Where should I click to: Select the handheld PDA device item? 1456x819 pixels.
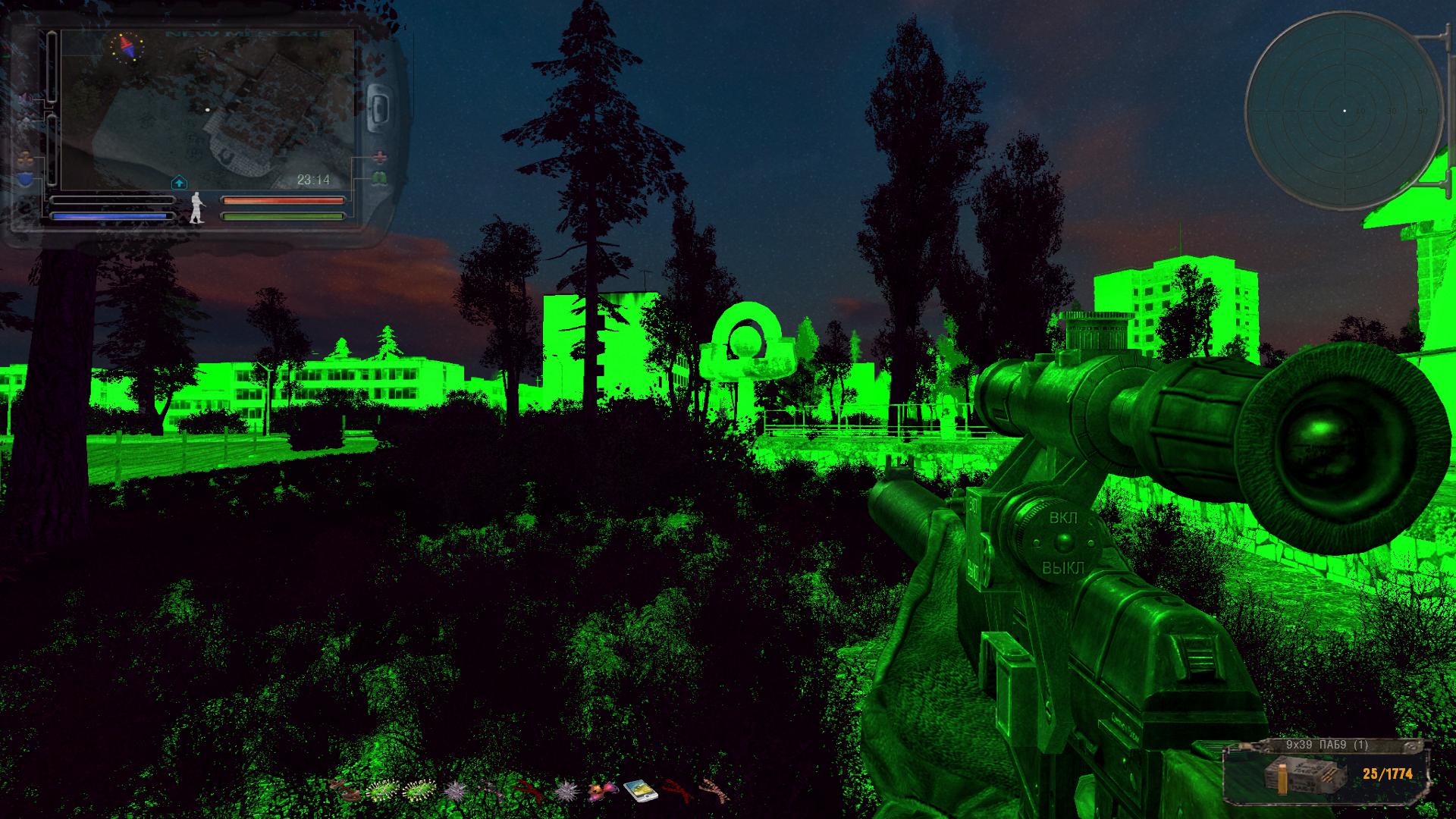click(x=639, y=792)
